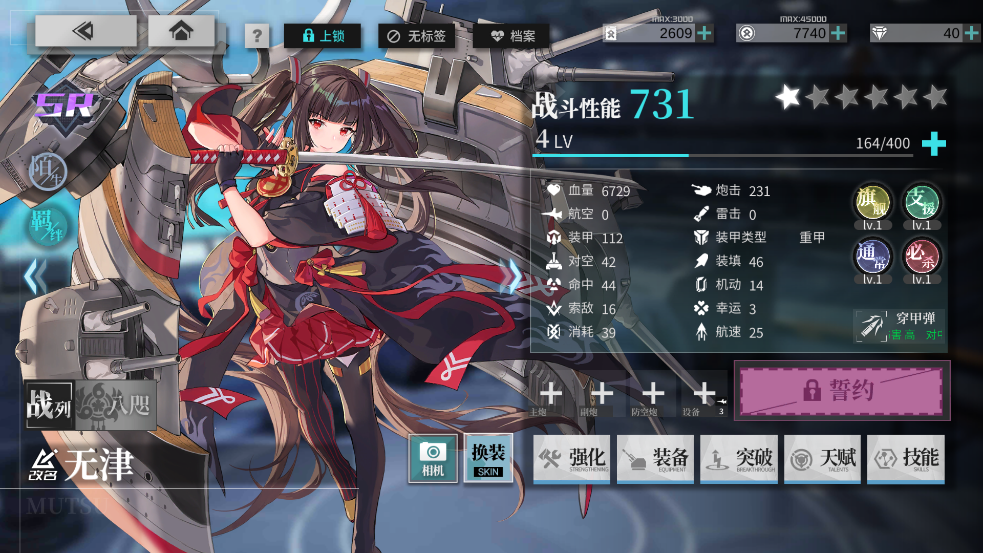Add experience with the level plus button

click(x=933, y=144)
